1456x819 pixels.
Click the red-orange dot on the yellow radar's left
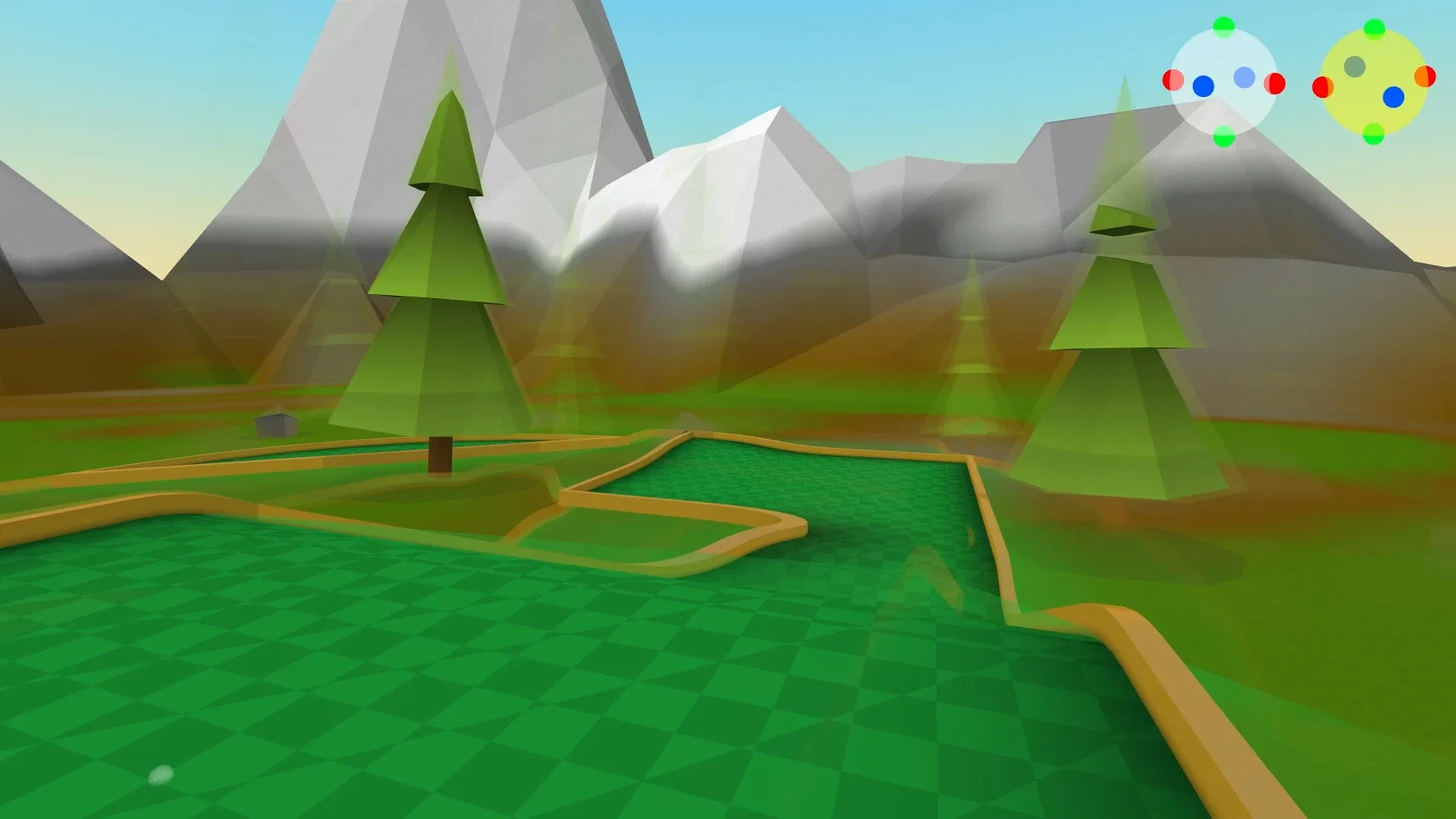(1323, 88)
